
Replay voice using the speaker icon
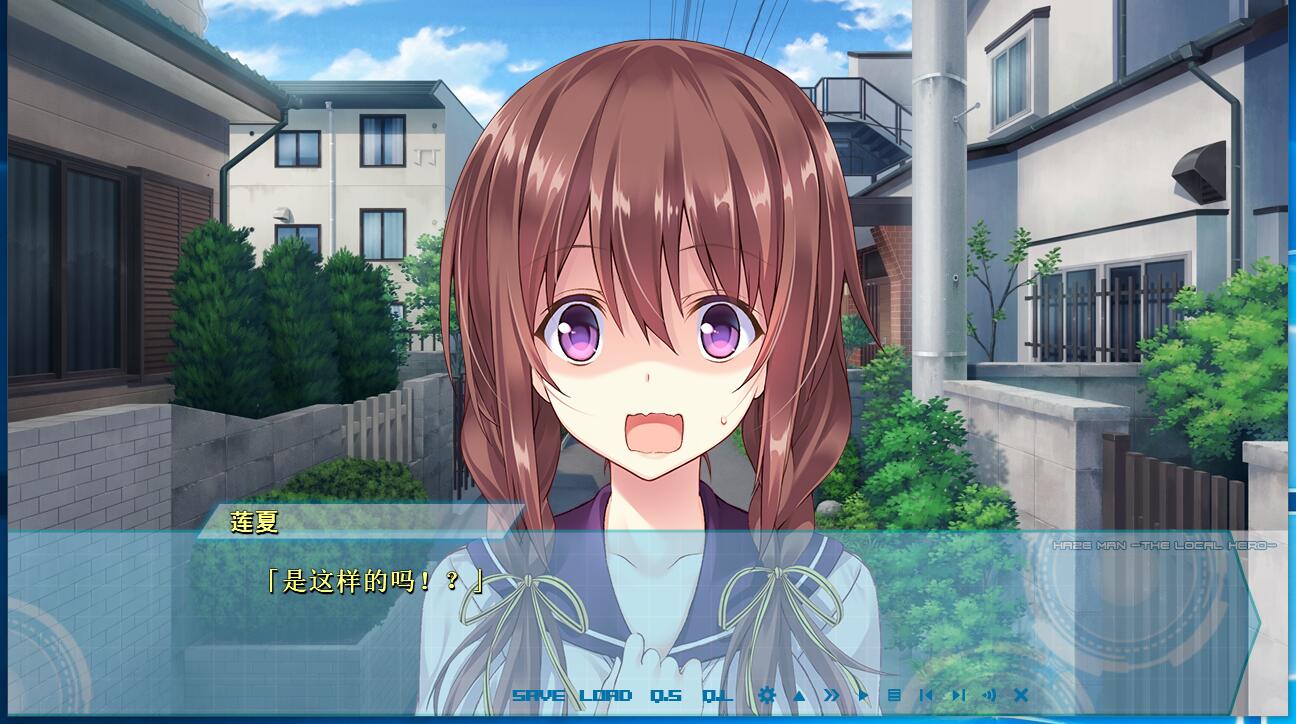click(x=990, y=695)
